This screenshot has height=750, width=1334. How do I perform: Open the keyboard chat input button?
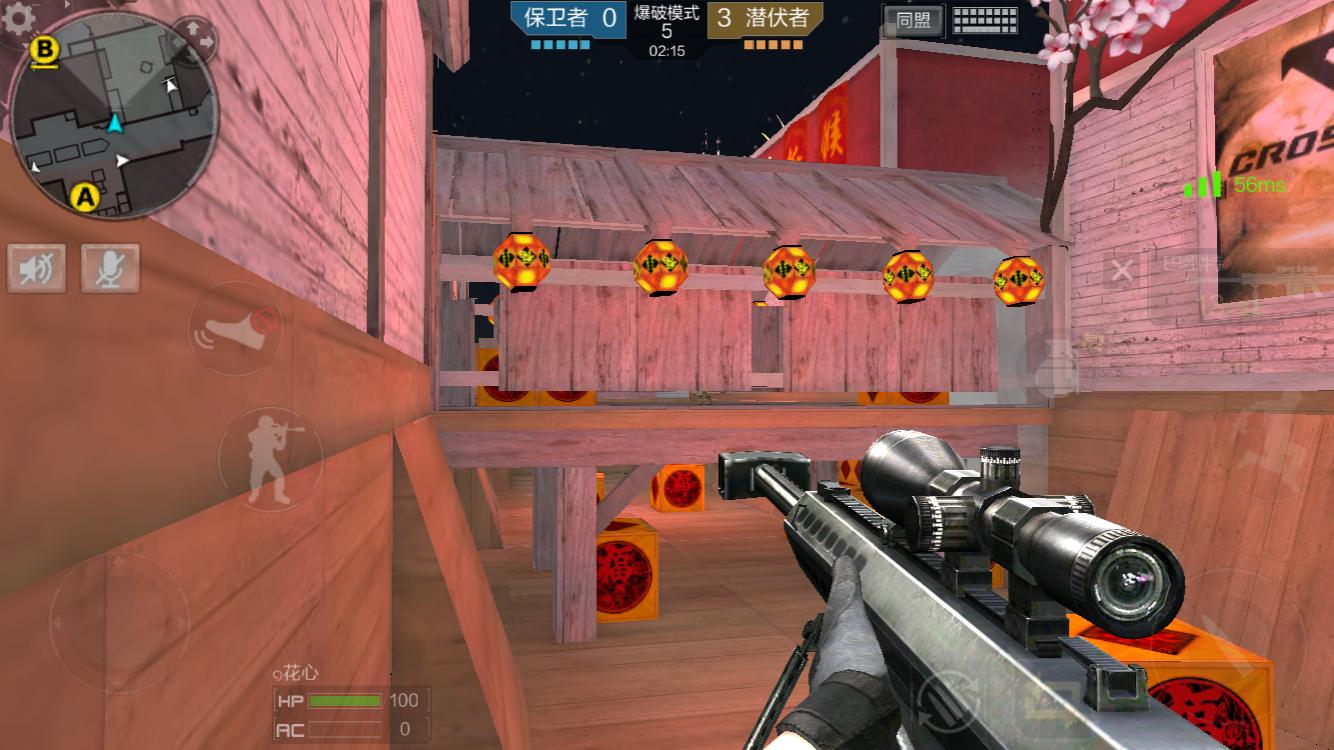985,20
